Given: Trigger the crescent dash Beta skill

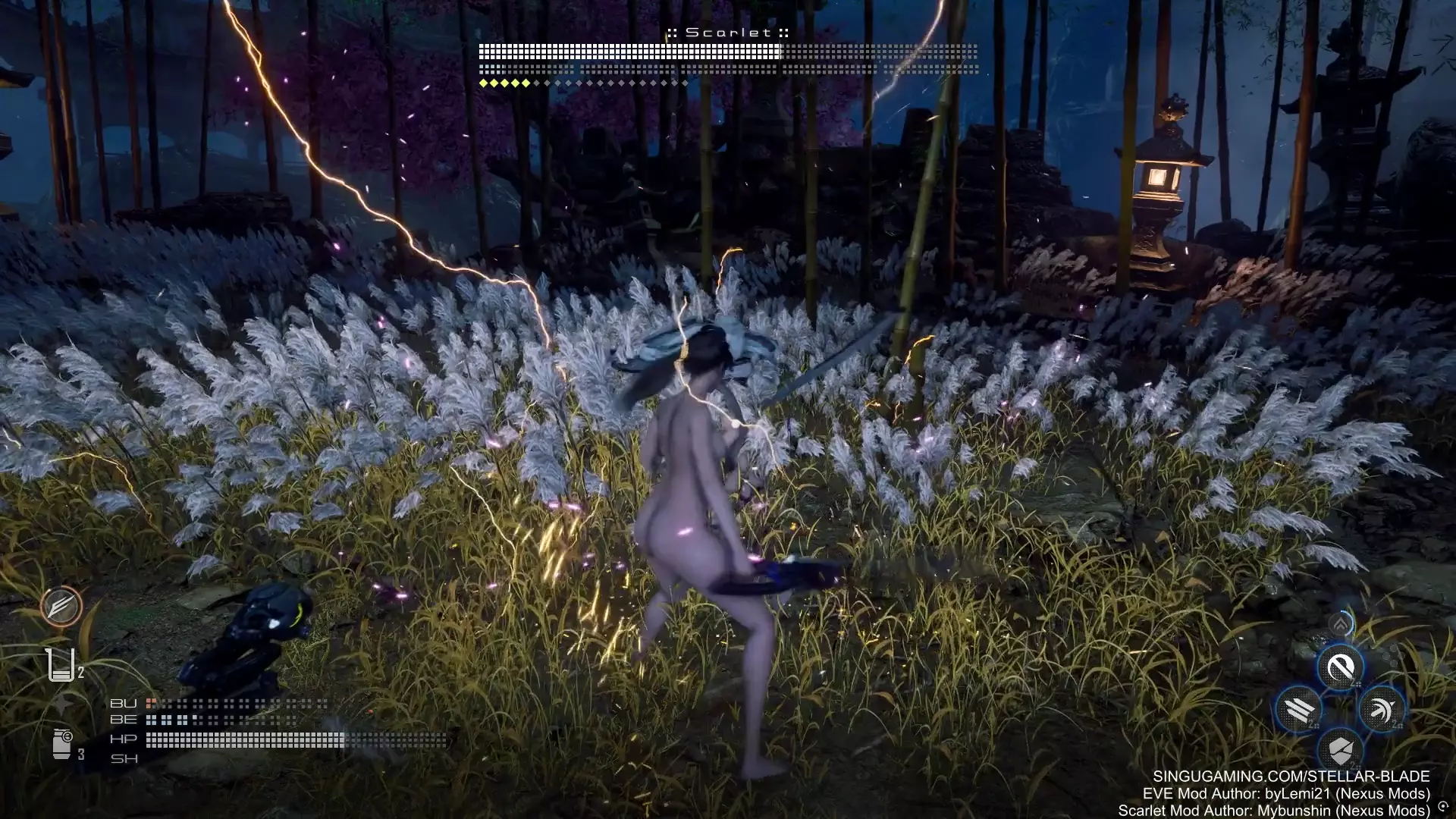Looking at the screenshot, I should tap(1382, 710).
